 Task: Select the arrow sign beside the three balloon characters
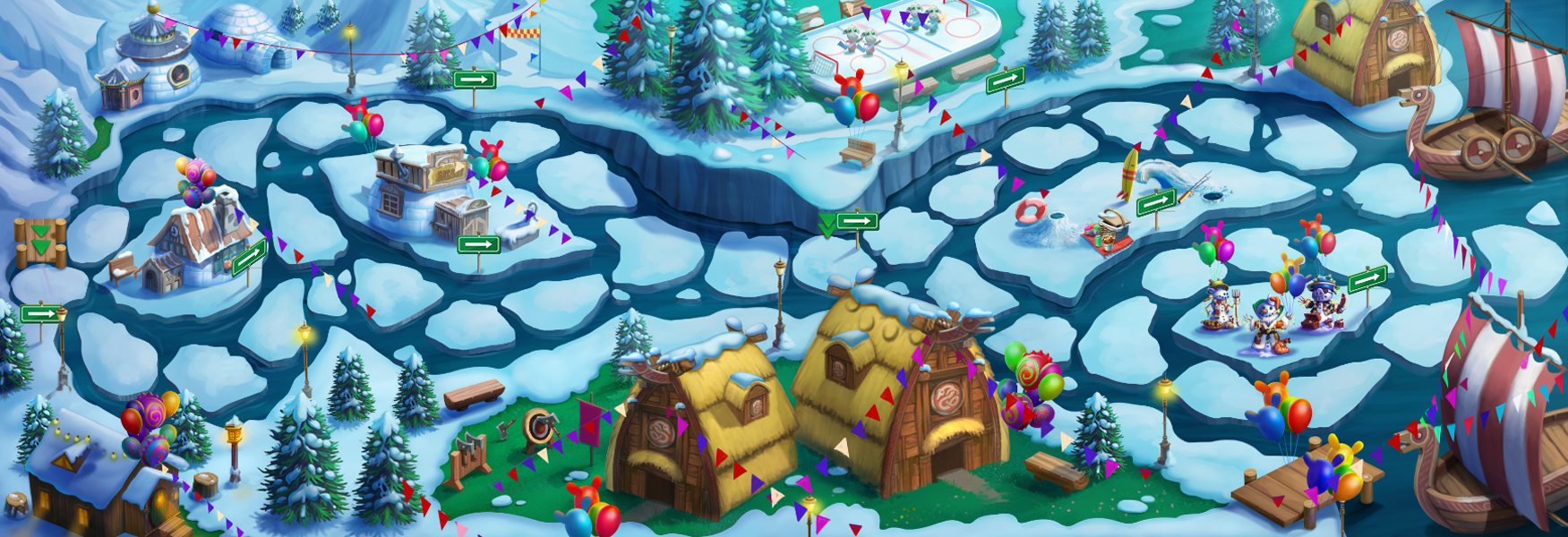pyautogui.click(x=1367, y=279)
